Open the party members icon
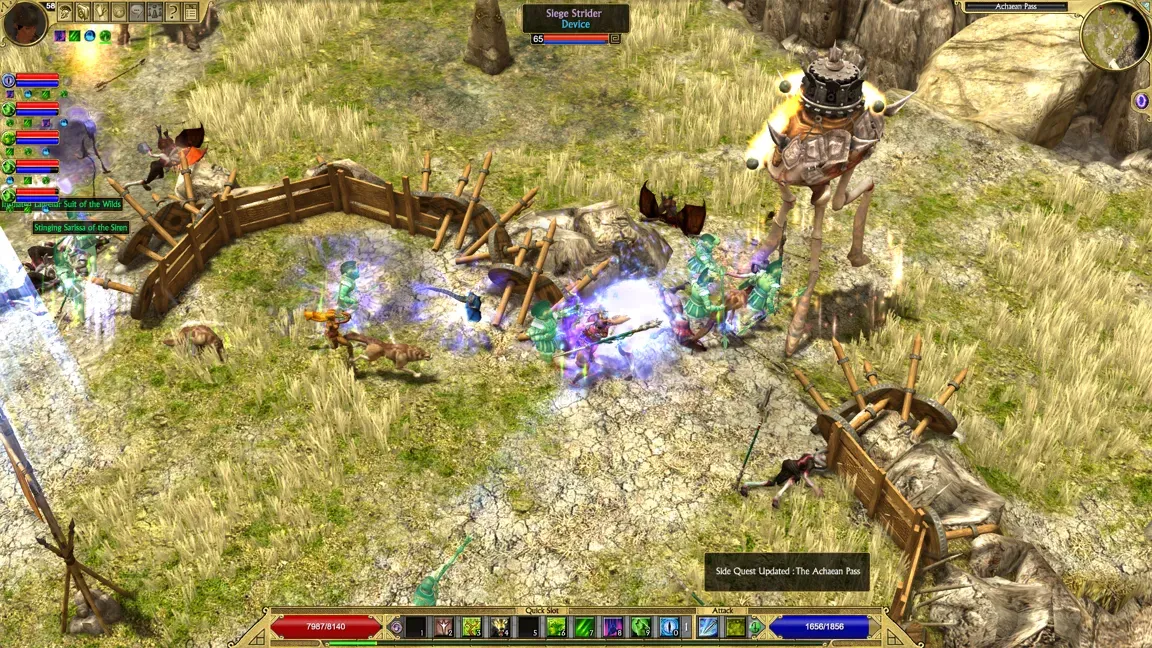 click(x=155, y=12)
